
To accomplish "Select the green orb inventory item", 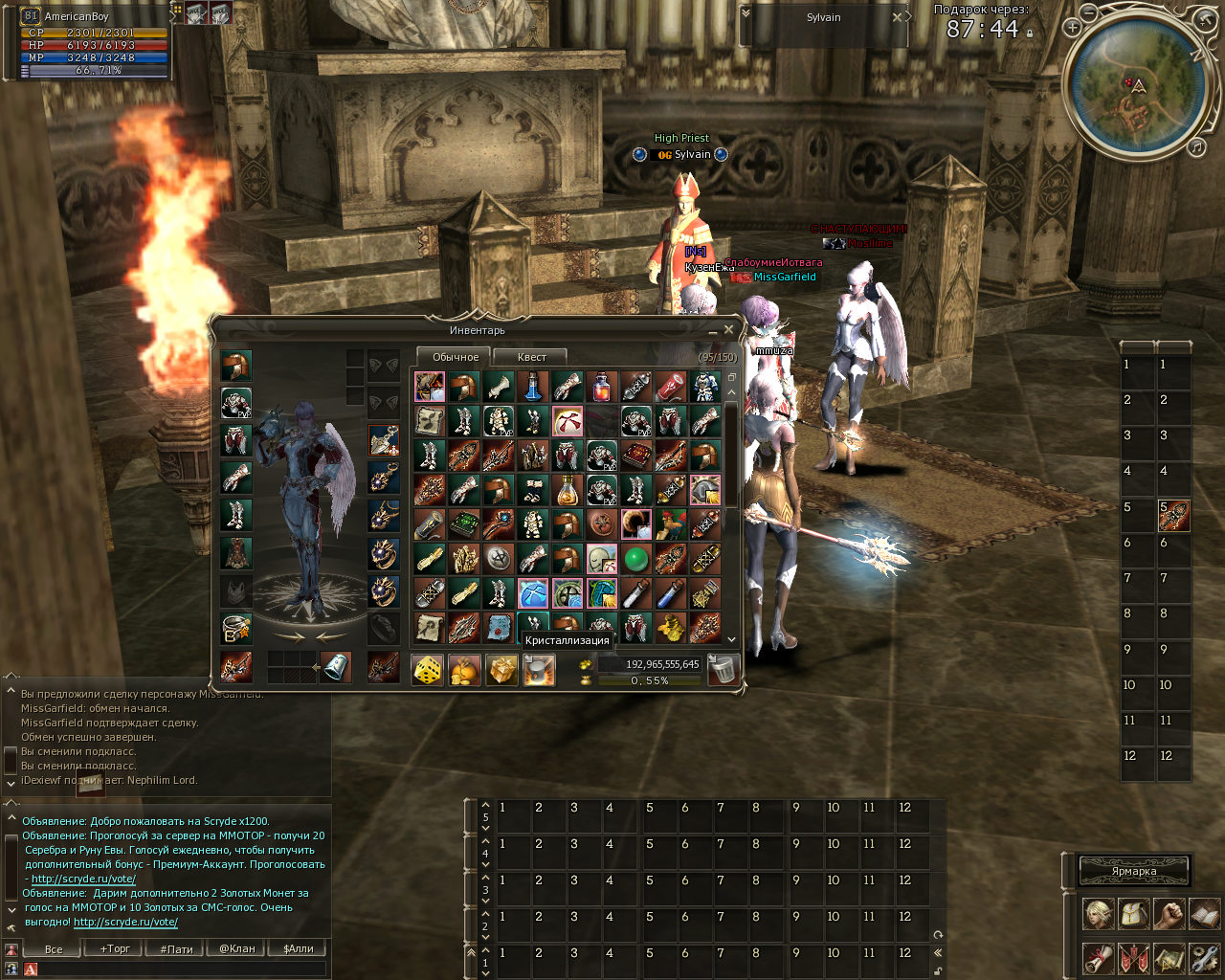I will click(x=635, y=558).
